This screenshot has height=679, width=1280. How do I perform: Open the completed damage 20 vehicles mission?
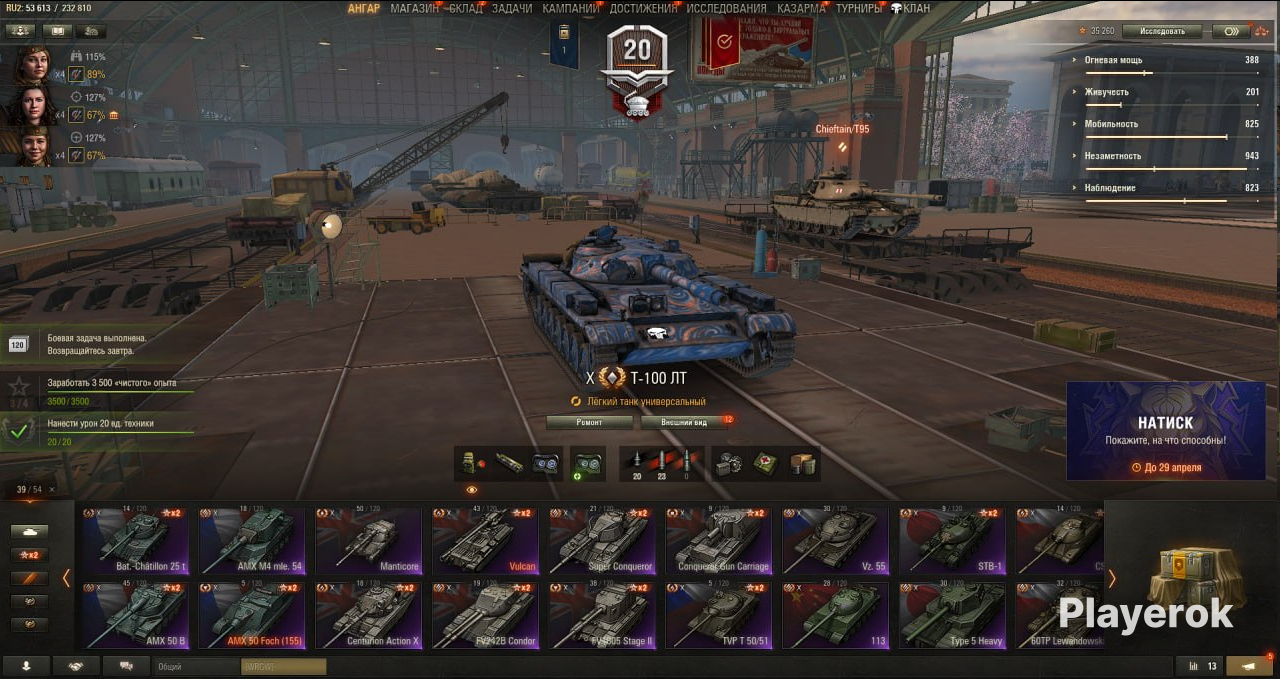point(100,431)
